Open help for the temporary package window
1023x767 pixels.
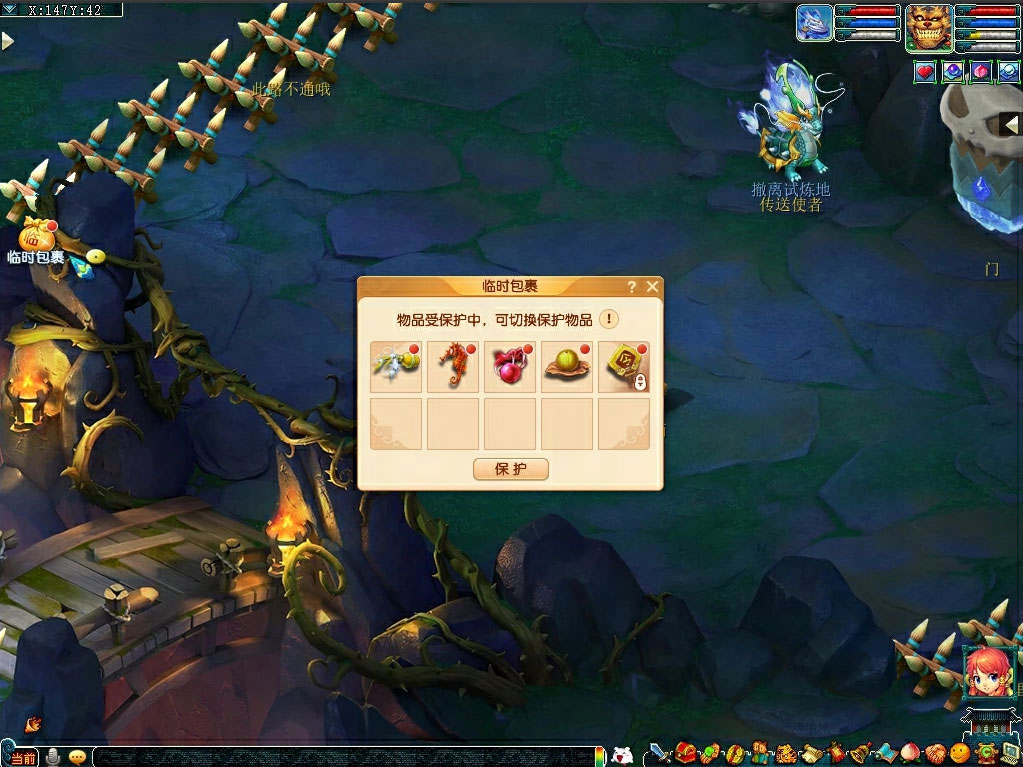point(631,287)
